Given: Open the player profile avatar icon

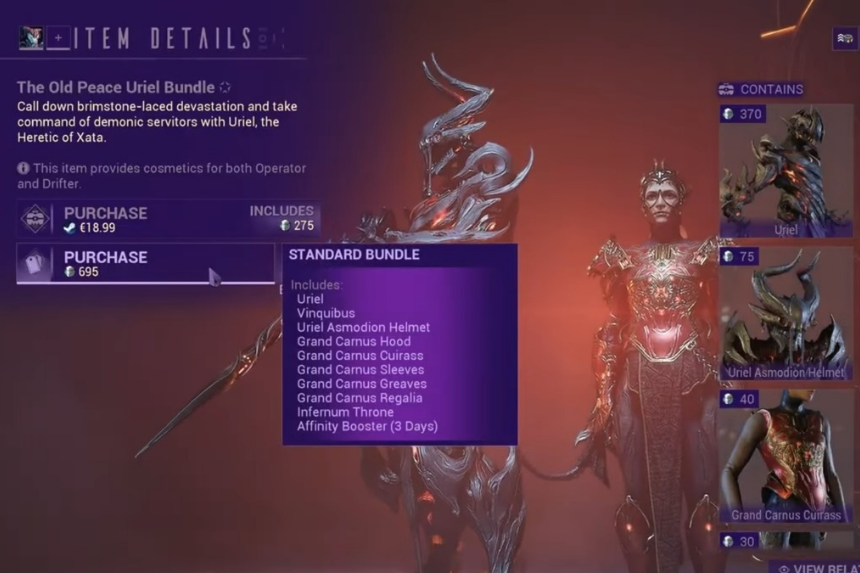Looking at the screenshot, I should 31,39.
